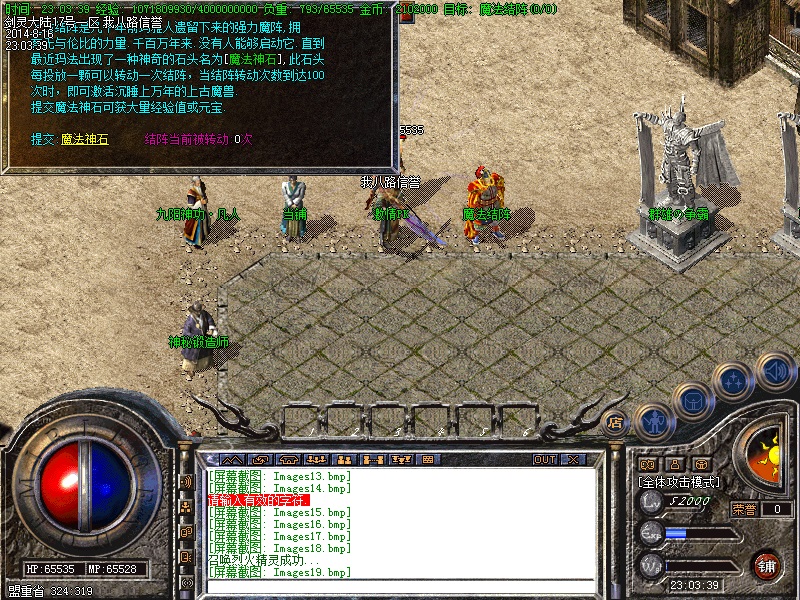Viewport: 800px width, 600px height.
Task: Click the keyboard icon on chat toolbar
Action: click(427, 460)
